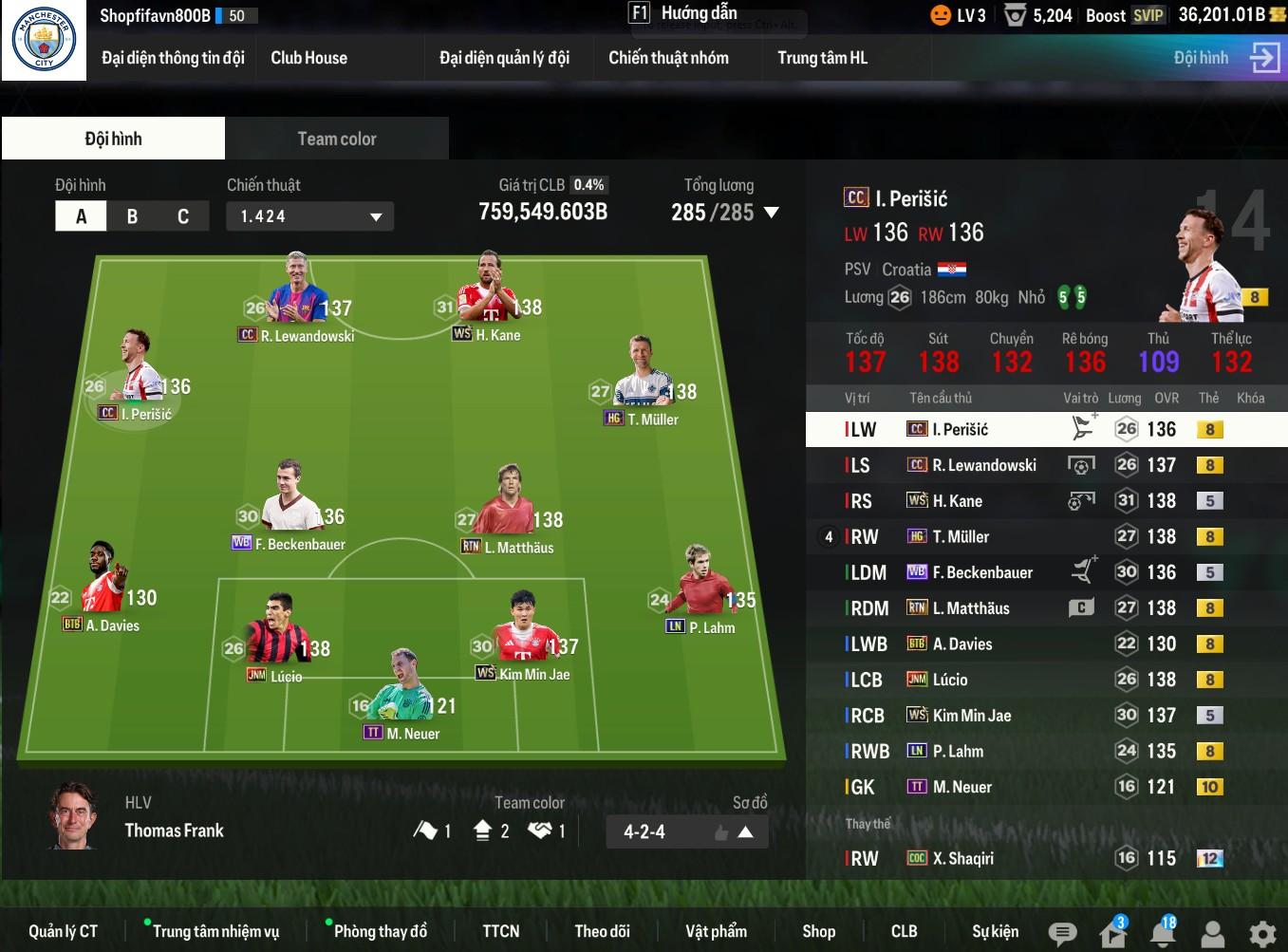Open Phòng thay đồ locker room
1288x952 pixels.
(x=380, y=931)
